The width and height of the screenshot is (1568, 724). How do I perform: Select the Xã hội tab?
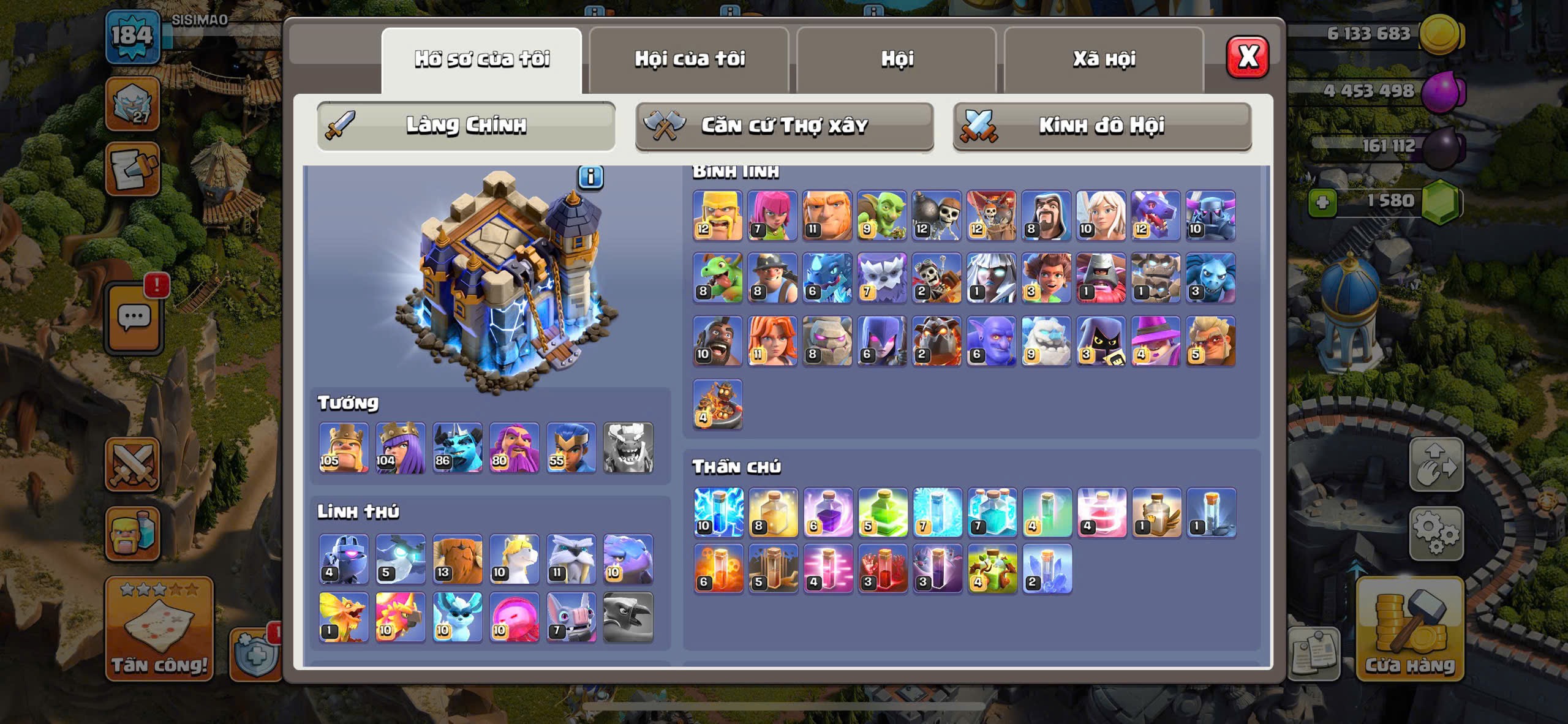1104,59
